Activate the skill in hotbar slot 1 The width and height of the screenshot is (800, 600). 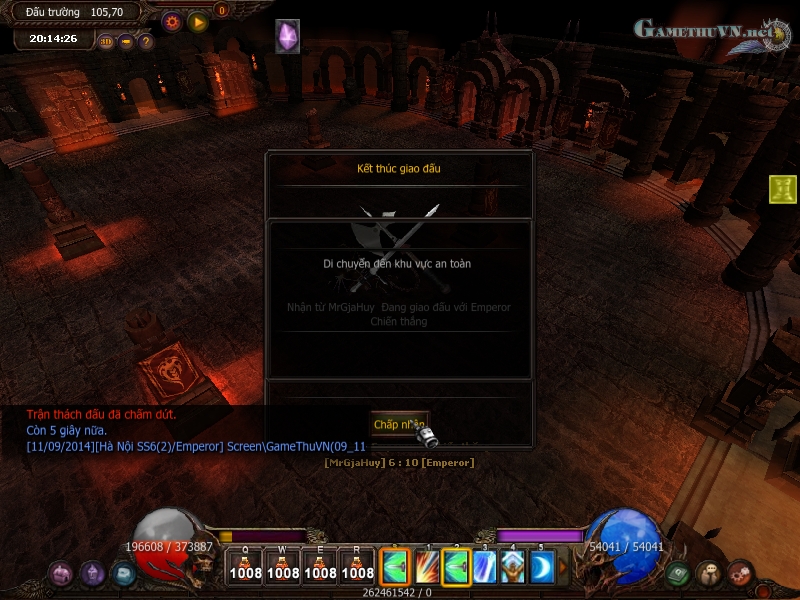point(427,567)
